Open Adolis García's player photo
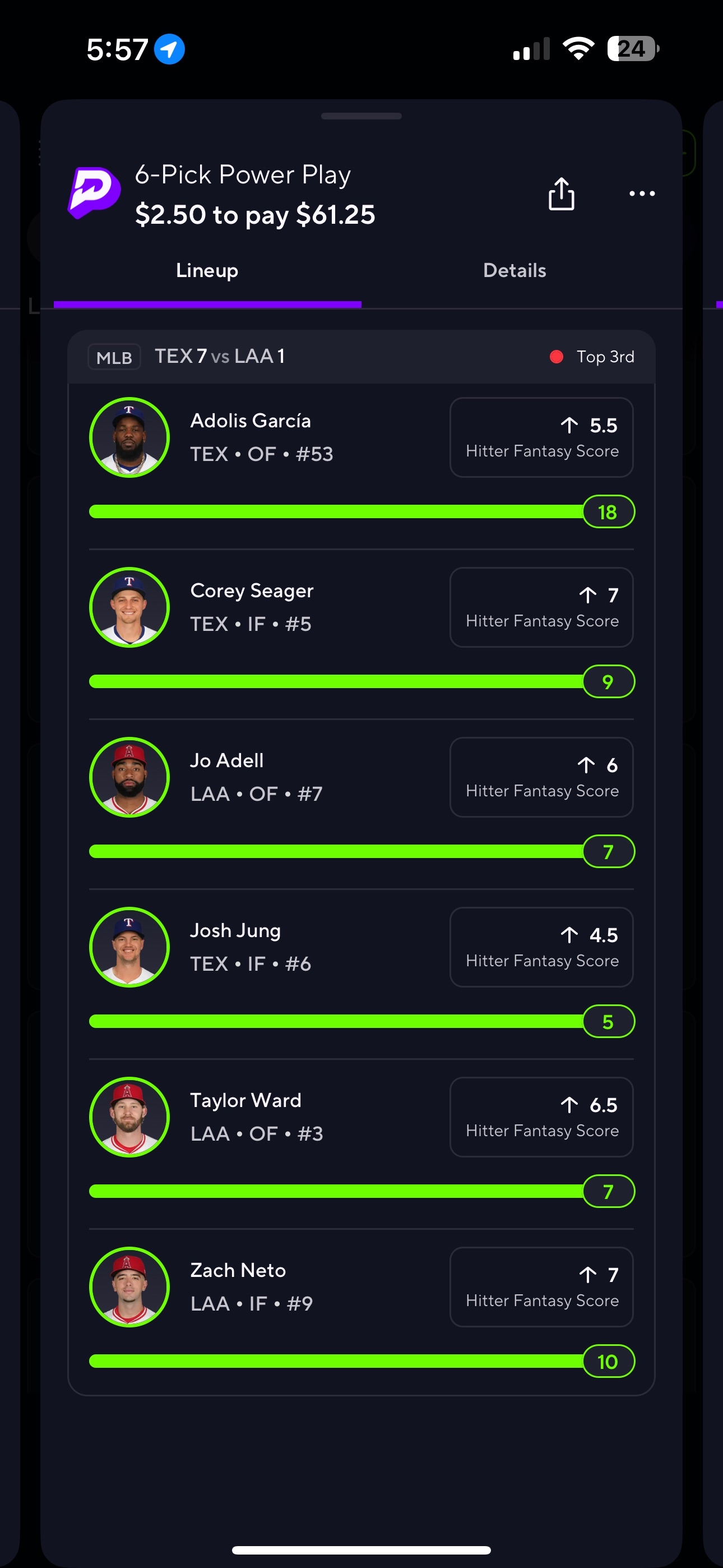Image resolution: width=723 pixels, height=1568 pixels. 129,437
